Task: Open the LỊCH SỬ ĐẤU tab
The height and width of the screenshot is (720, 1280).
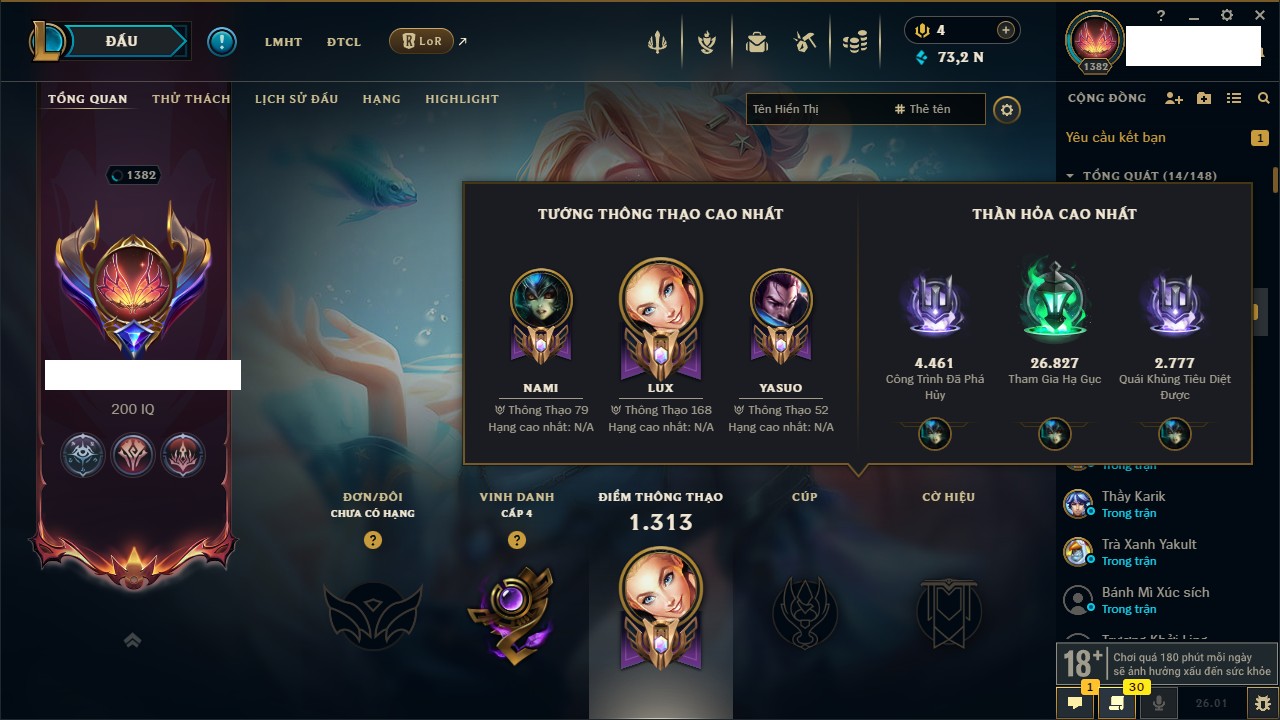Action: click(x=296, y=99)
